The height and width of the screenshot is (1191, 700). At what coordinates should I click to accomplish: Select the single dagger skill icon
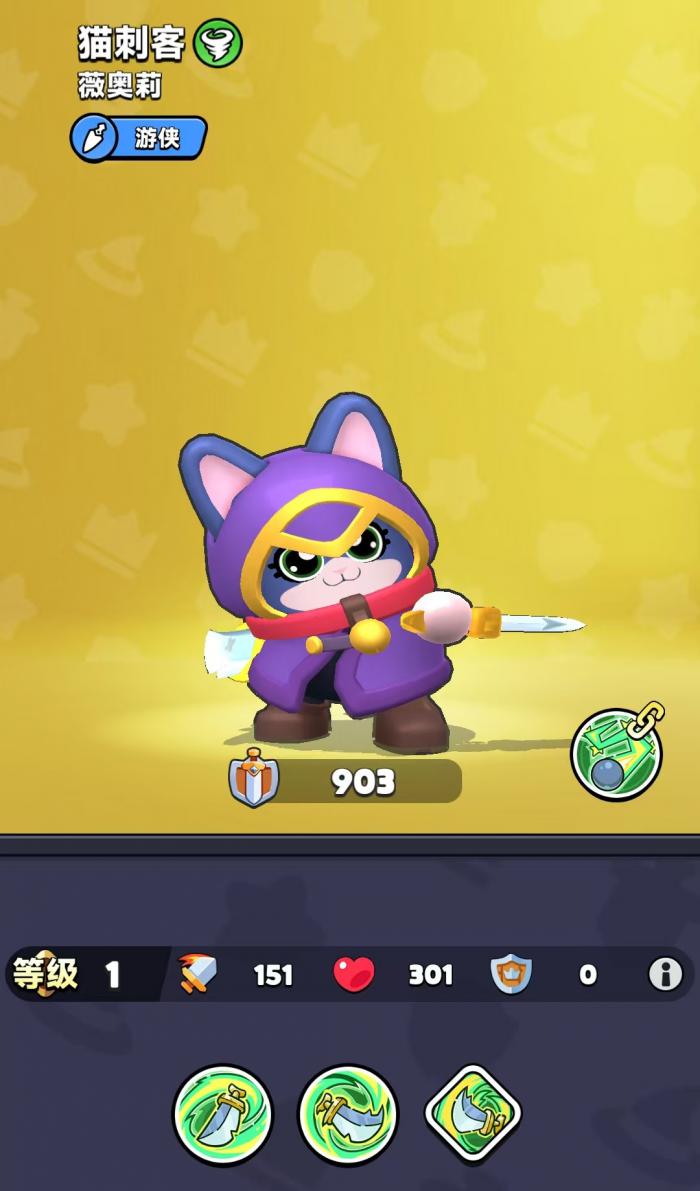pyautogui.click(x=222, y=1113)
